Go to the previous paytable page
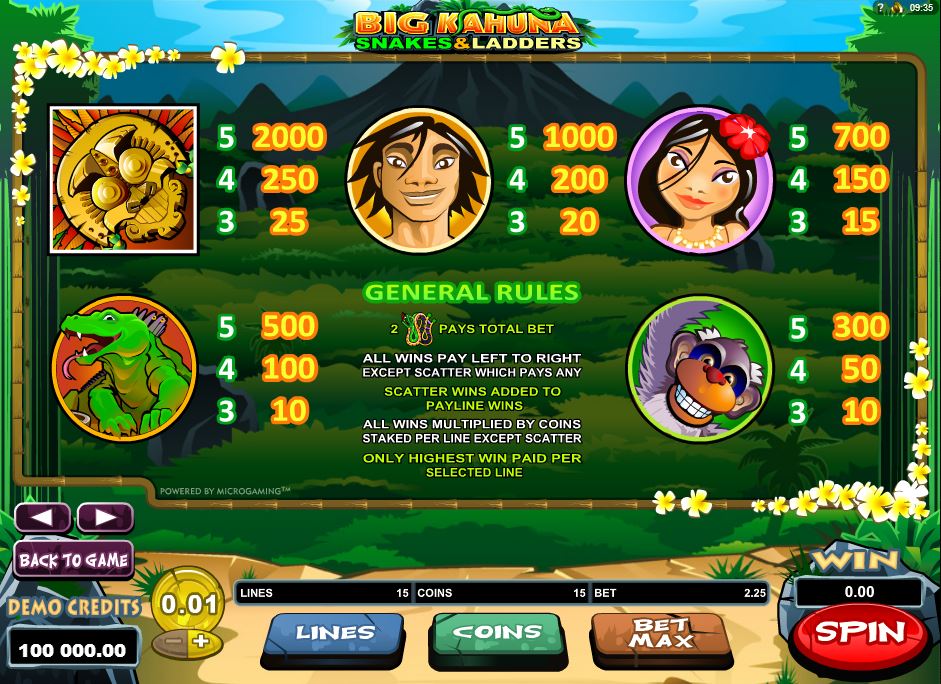 tap(42, 517)
